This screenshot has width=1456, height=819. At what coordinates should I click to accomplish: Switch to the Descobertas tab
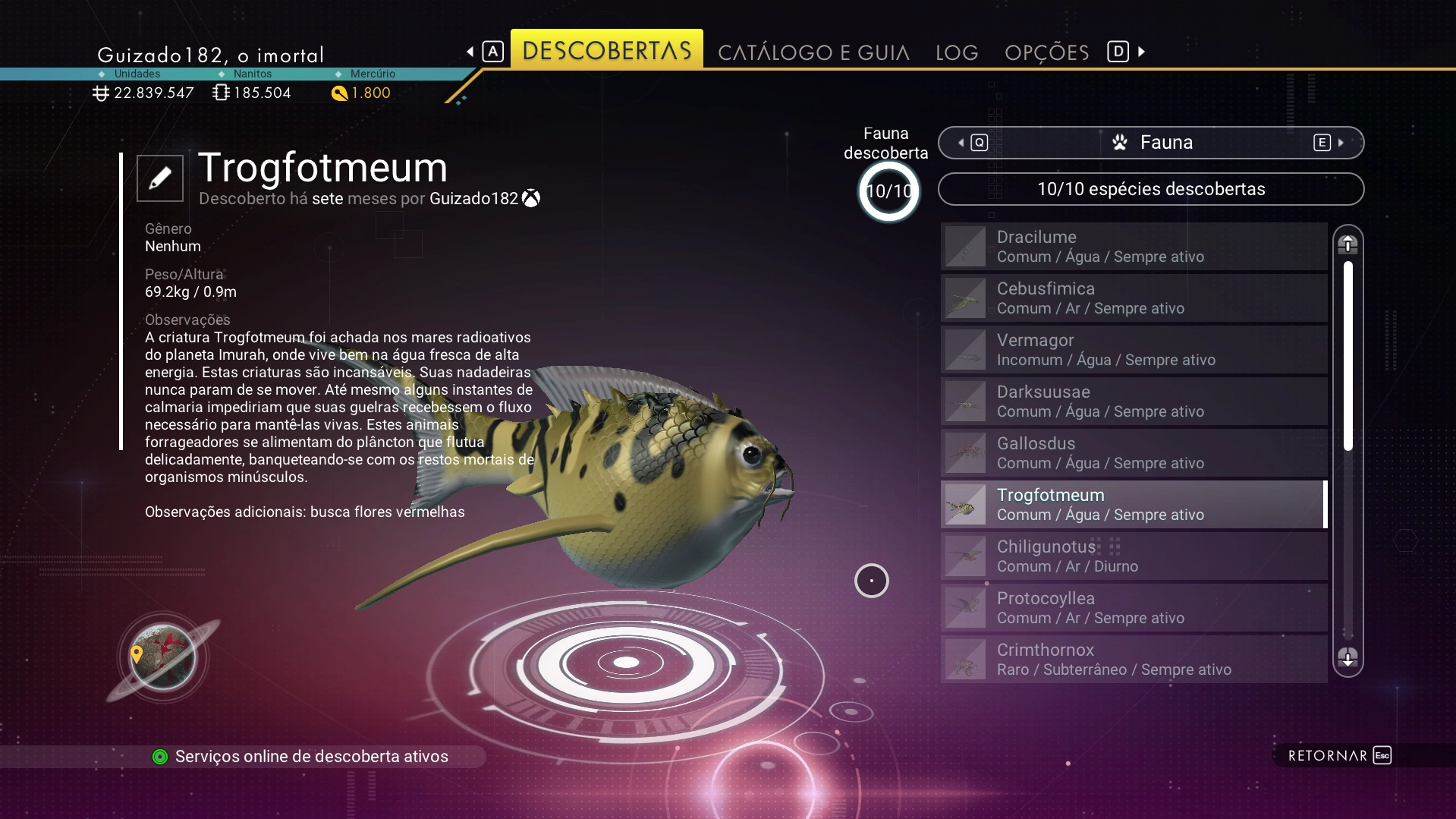point(606,51)
